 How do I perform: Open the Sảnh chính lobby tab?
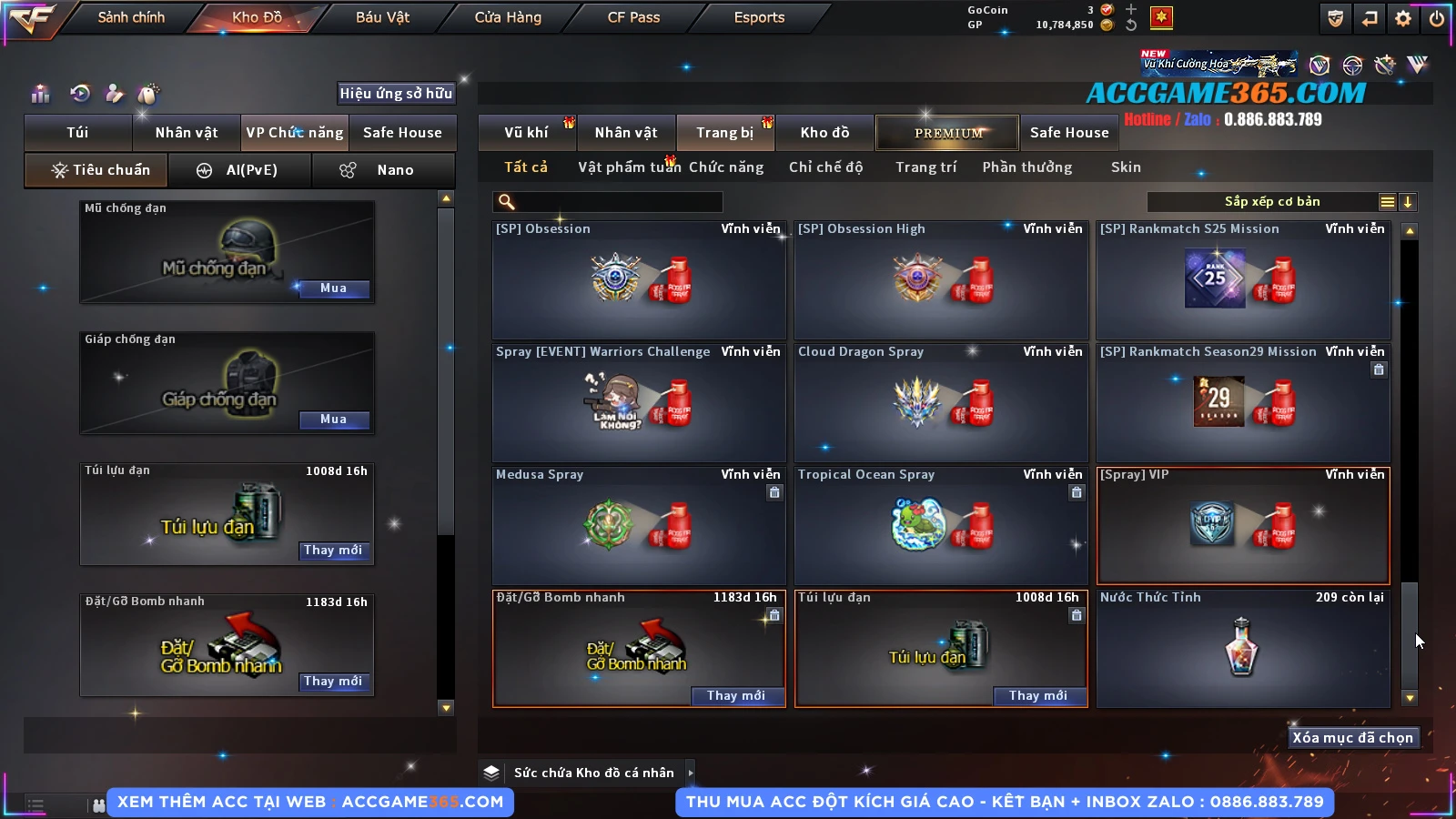[131, 17]
